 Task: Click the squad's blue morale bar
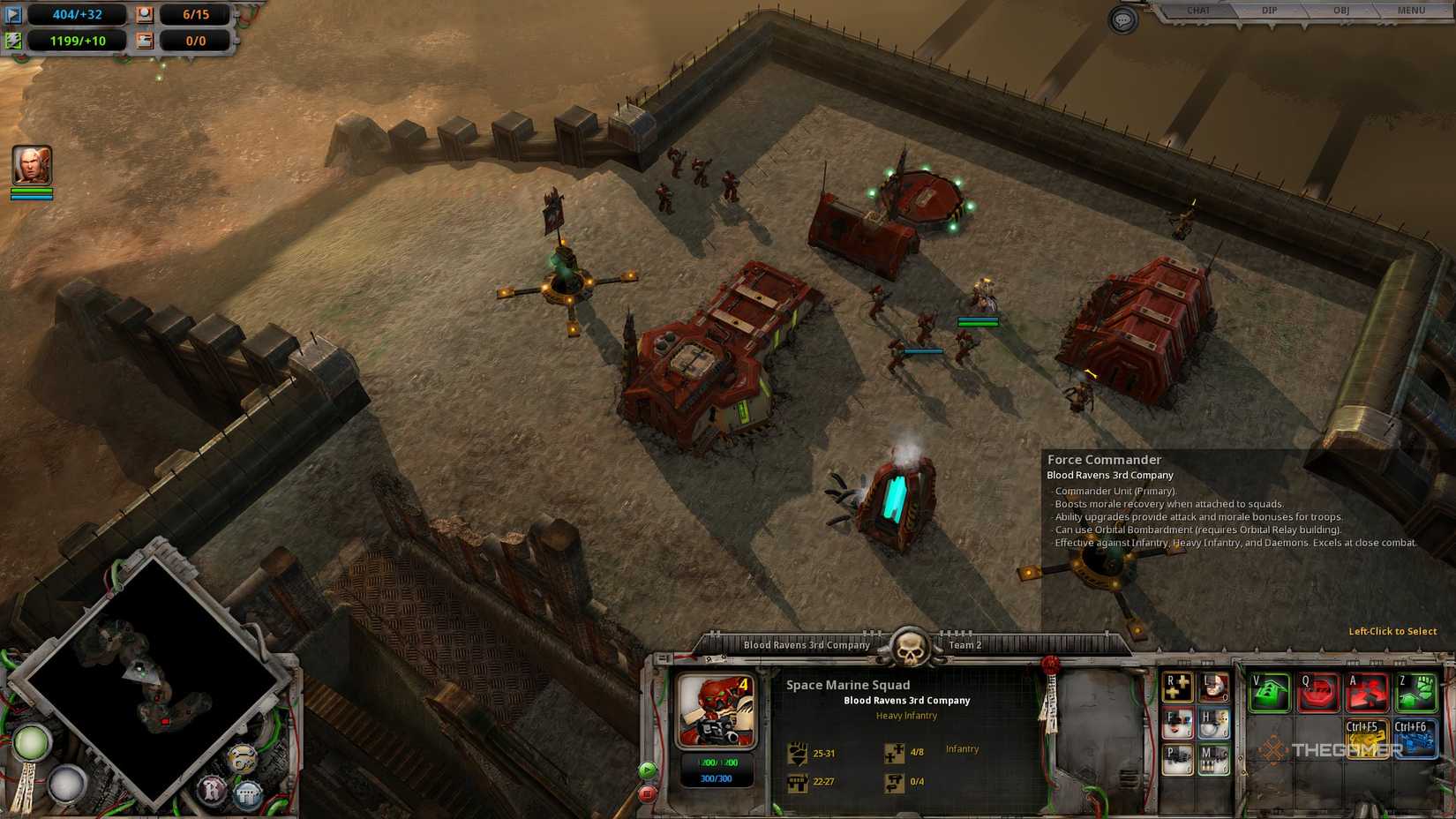click(716, 780)
